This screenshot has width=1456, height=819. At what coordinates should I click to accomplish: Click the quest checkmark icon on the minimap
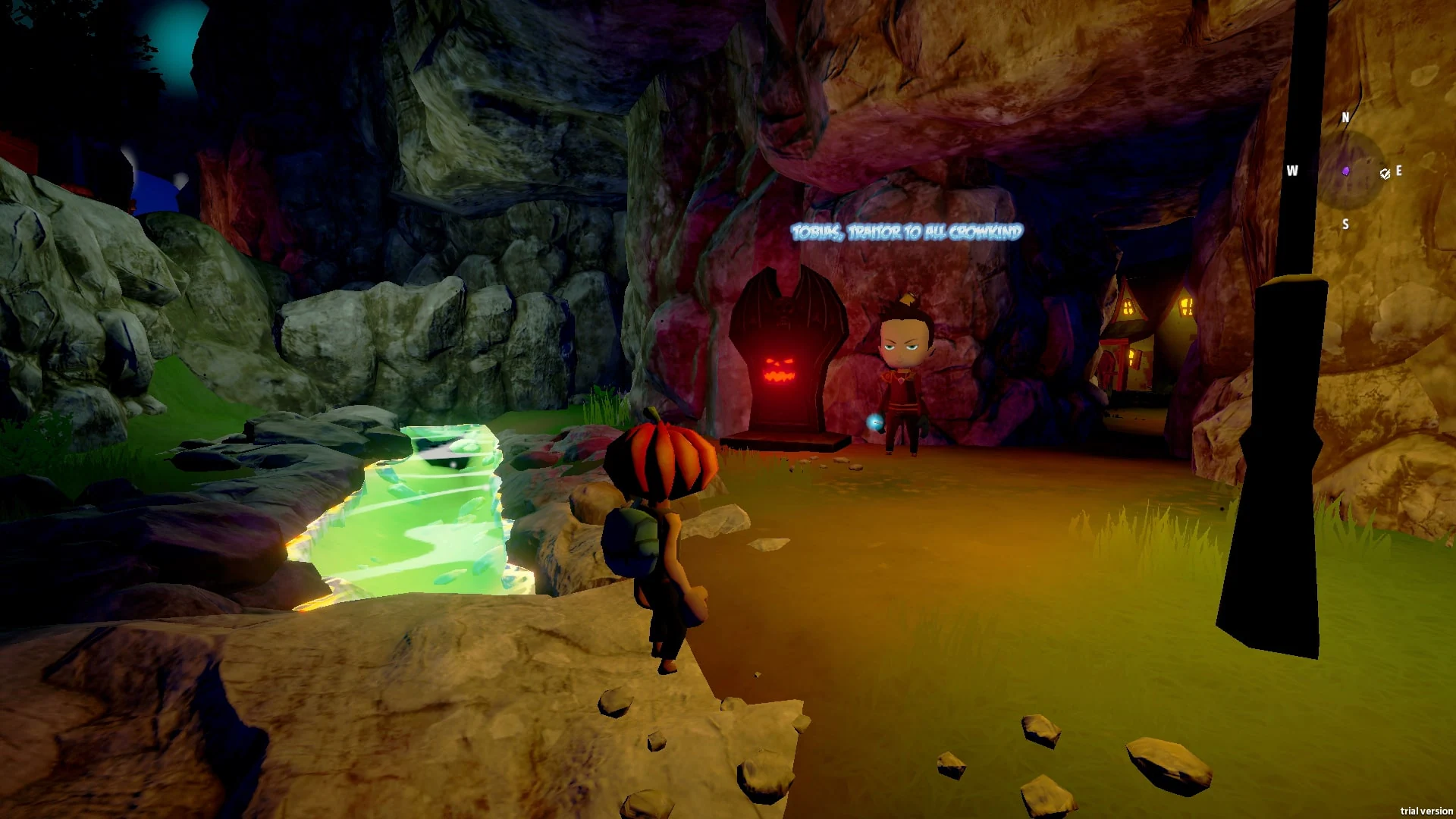[x=1385, y=174]
